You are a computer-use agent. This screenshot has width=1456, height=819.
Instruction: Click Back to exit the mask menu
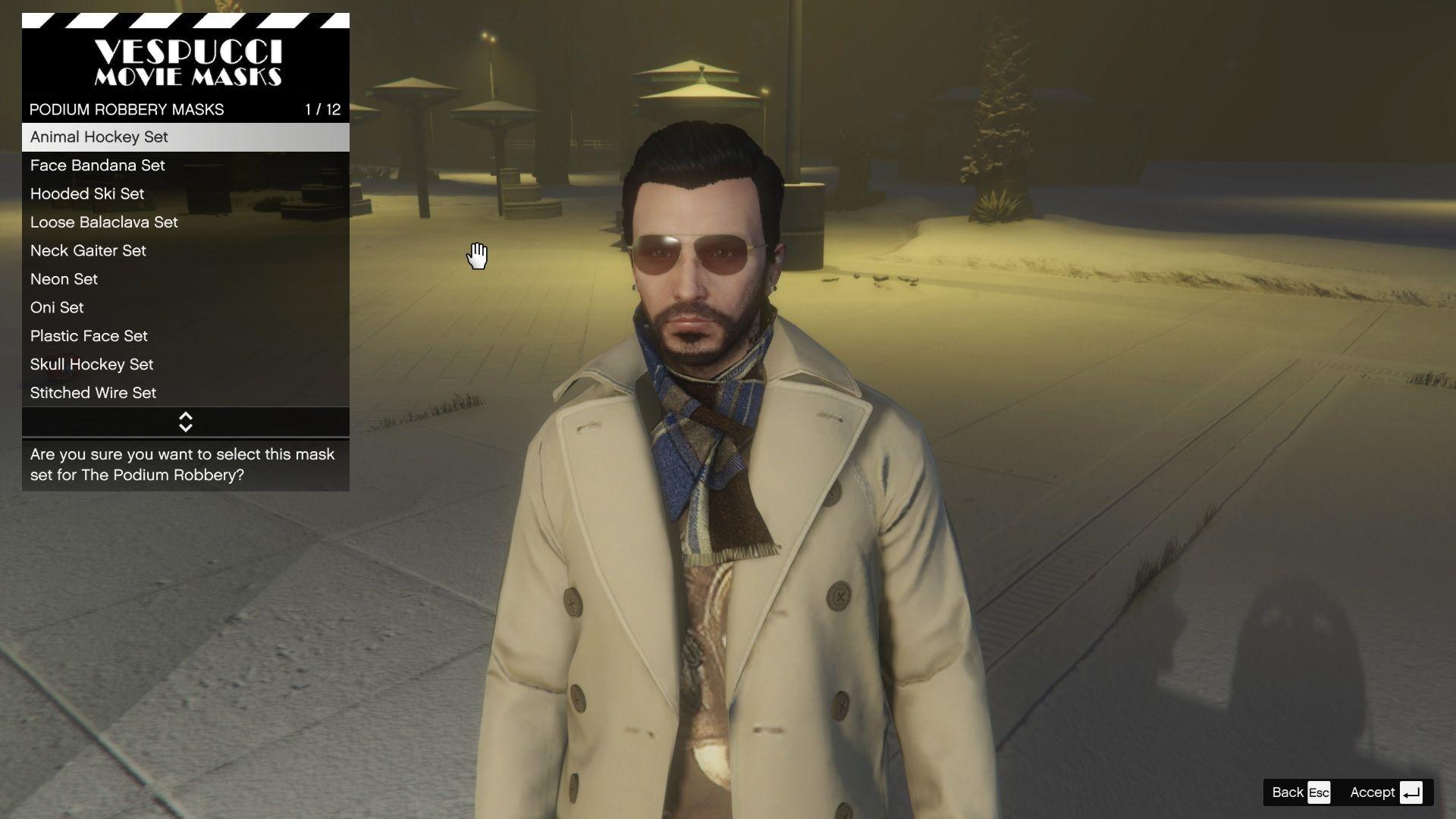(x=1288, y=792)
